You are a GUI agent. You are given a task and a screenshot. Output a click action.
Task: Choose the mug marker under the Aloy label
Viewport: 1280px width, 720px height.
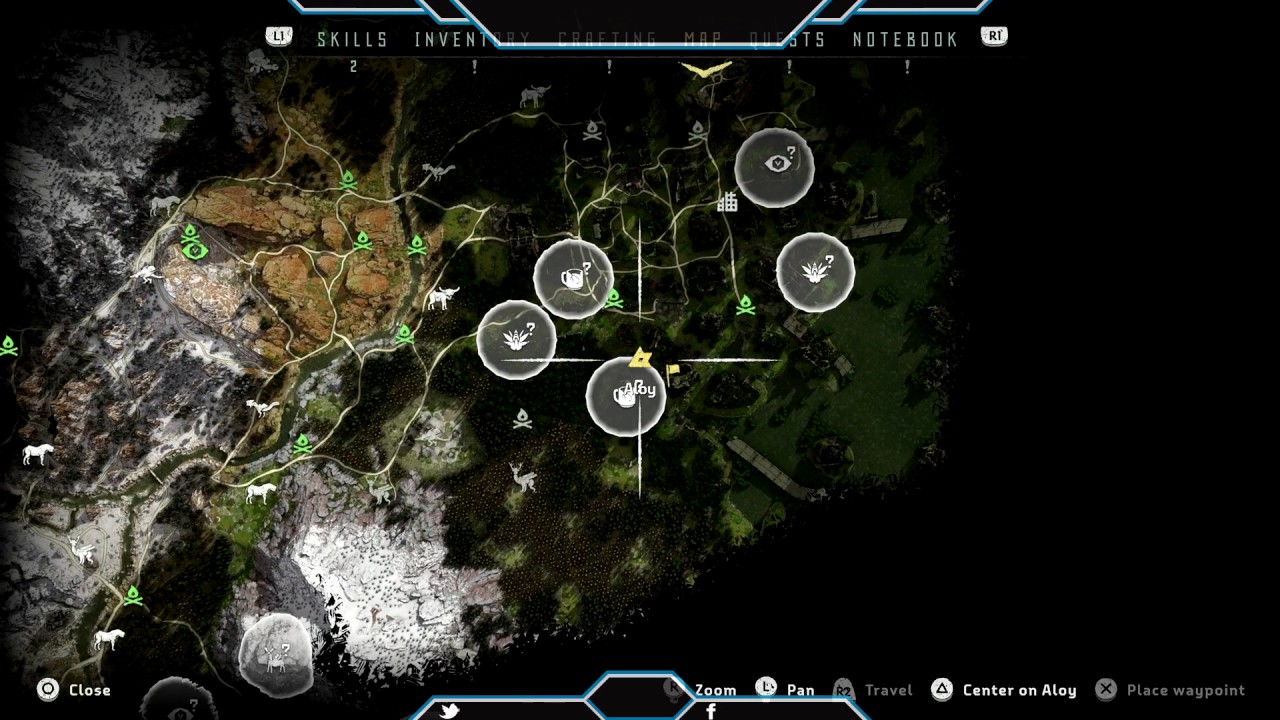tap(625, 397)
